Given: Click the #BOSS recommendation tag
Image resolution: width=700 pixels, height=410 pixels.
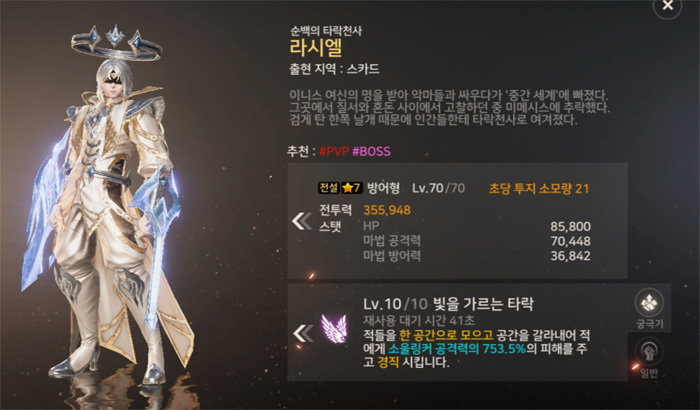Looking at the screenshot, I should [371, 151].
